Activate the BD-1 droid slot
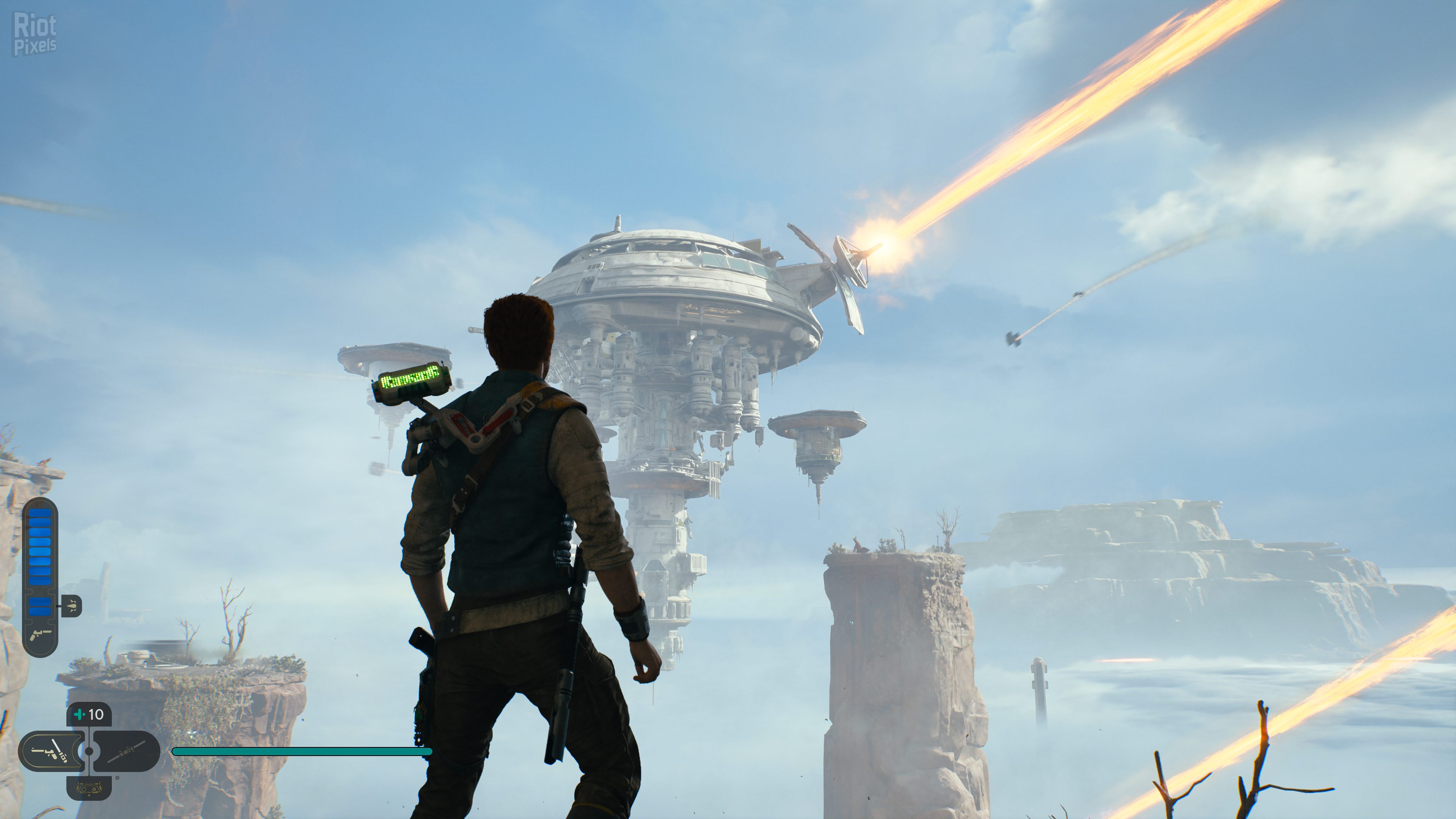 [x=89, y=788]
